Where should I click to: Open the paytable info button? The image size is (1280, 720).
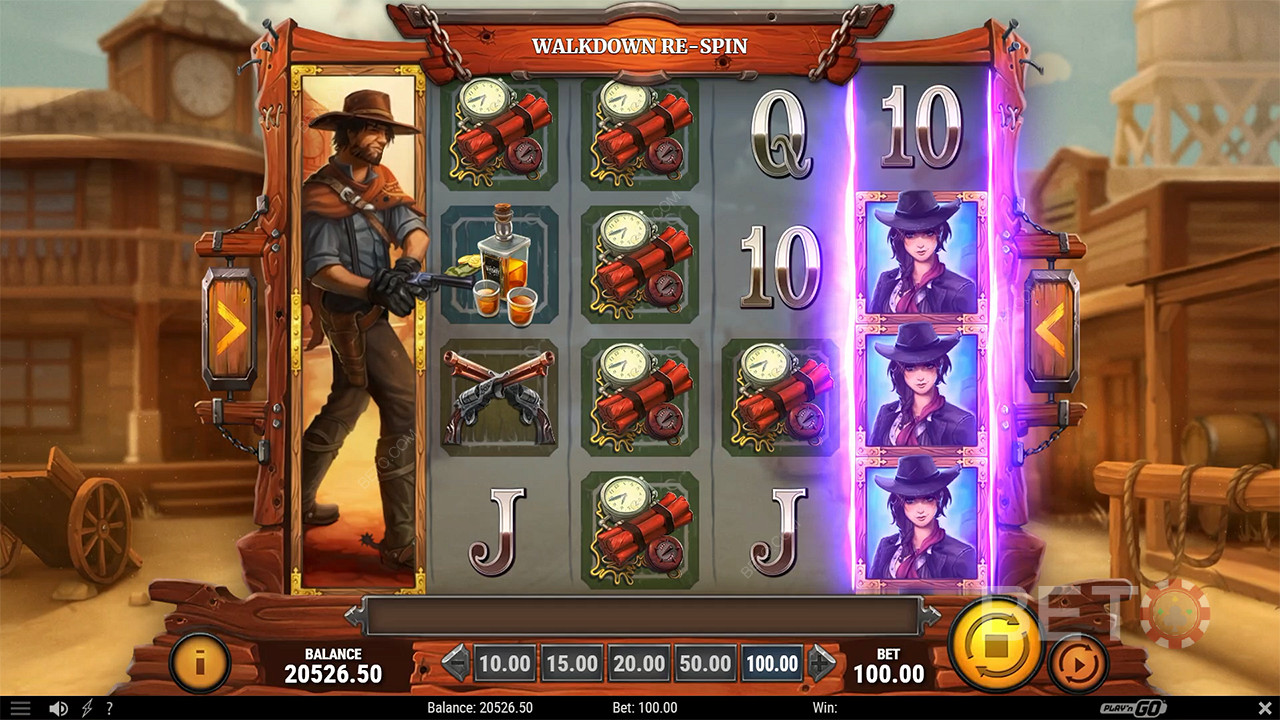pos(200,661)
